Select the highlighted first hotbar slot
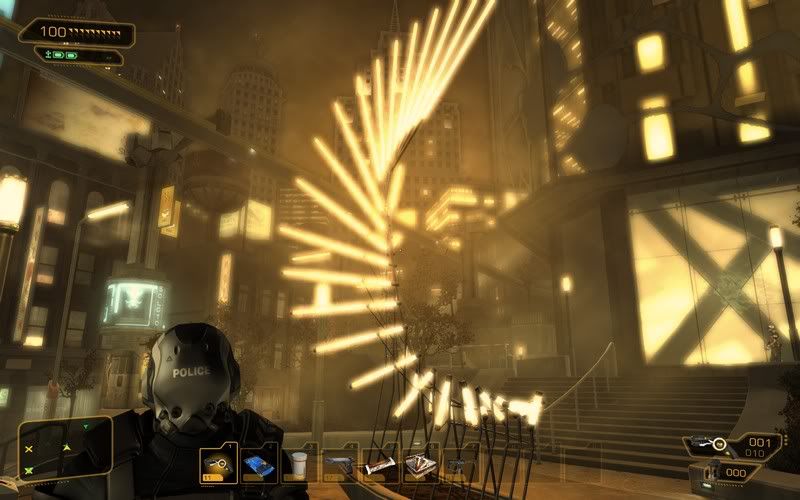This screenshot has width=800, height=500. point(218,464)
